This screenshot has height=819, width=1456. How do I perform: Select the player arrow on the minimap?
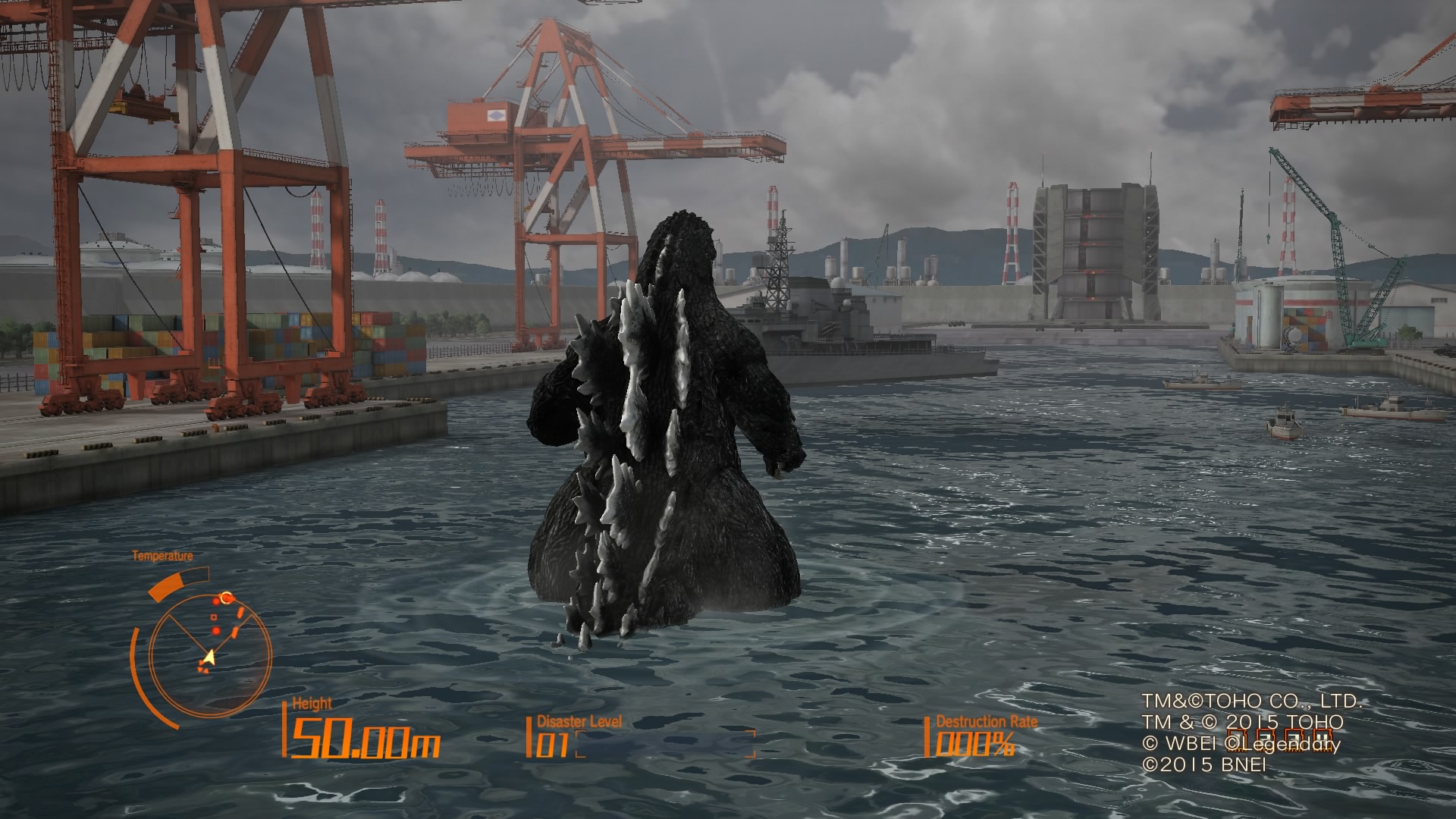[210, 656]
